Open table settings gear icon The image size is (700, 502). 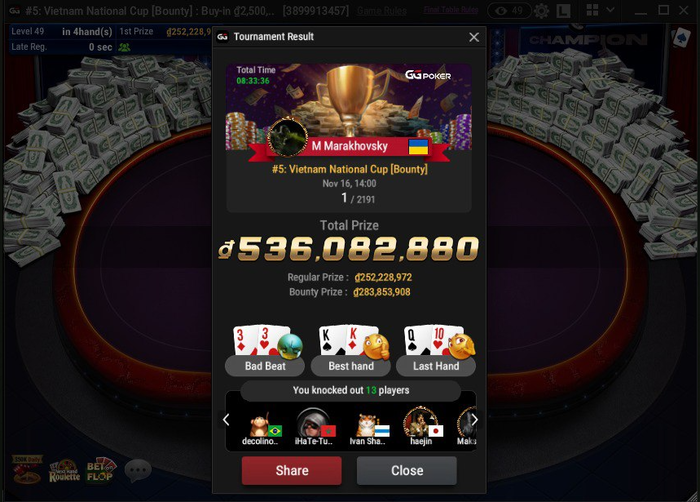click(541, 10)
